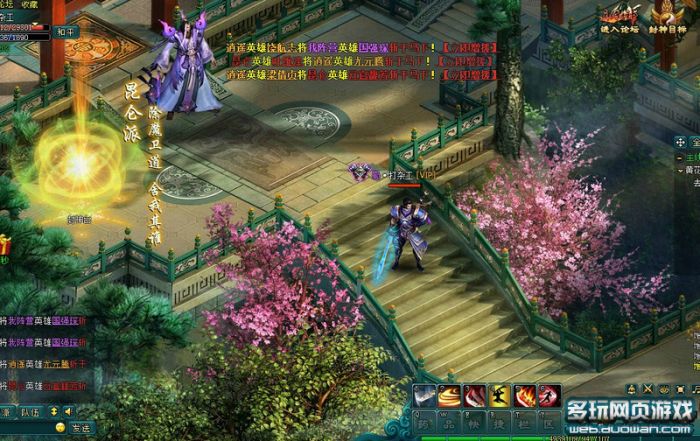
Task: Activate the red blade skill icon
Action: (x=475, y=396)
